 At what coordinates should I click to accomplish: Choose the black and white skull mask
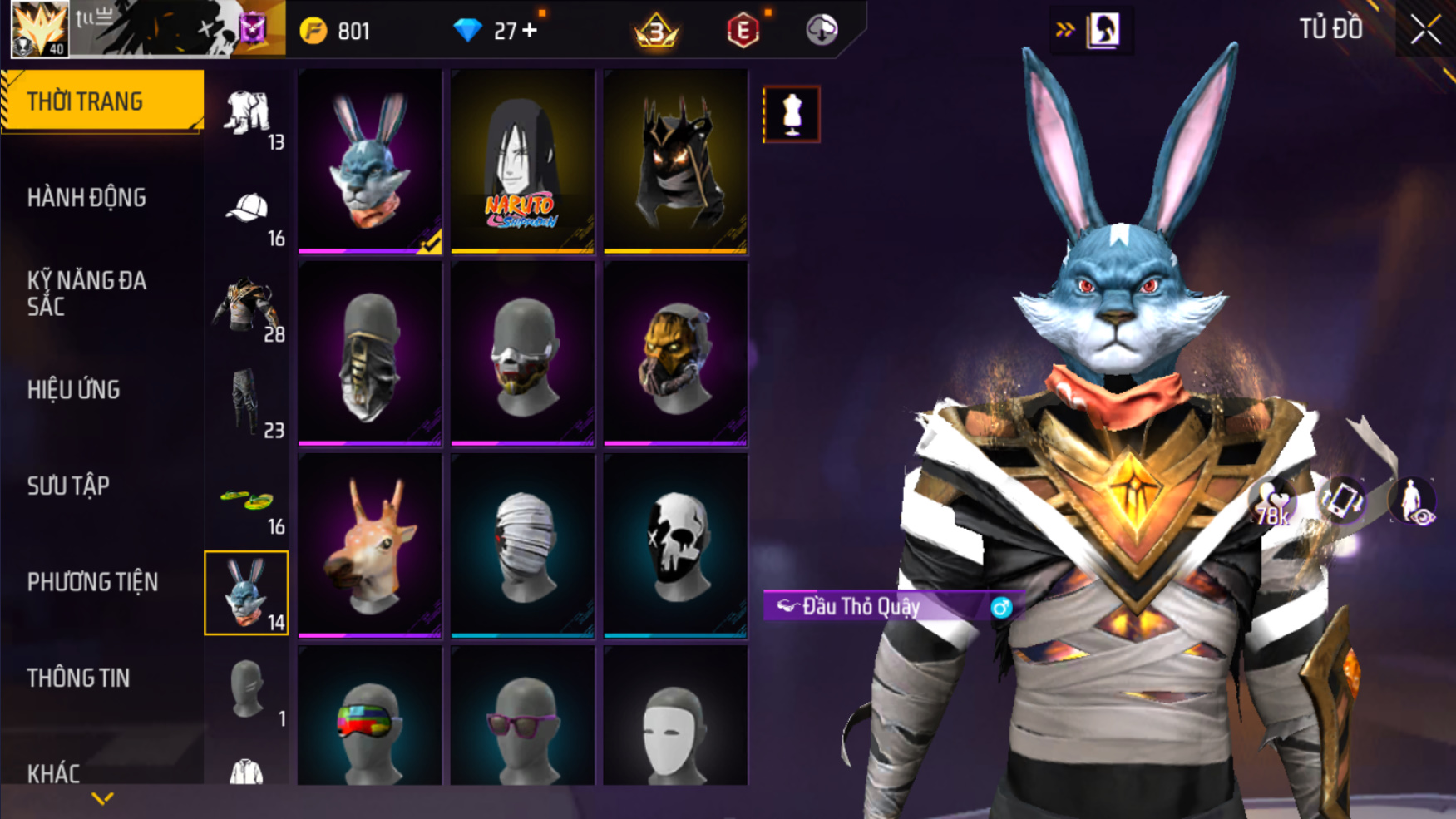click(675, 545)
